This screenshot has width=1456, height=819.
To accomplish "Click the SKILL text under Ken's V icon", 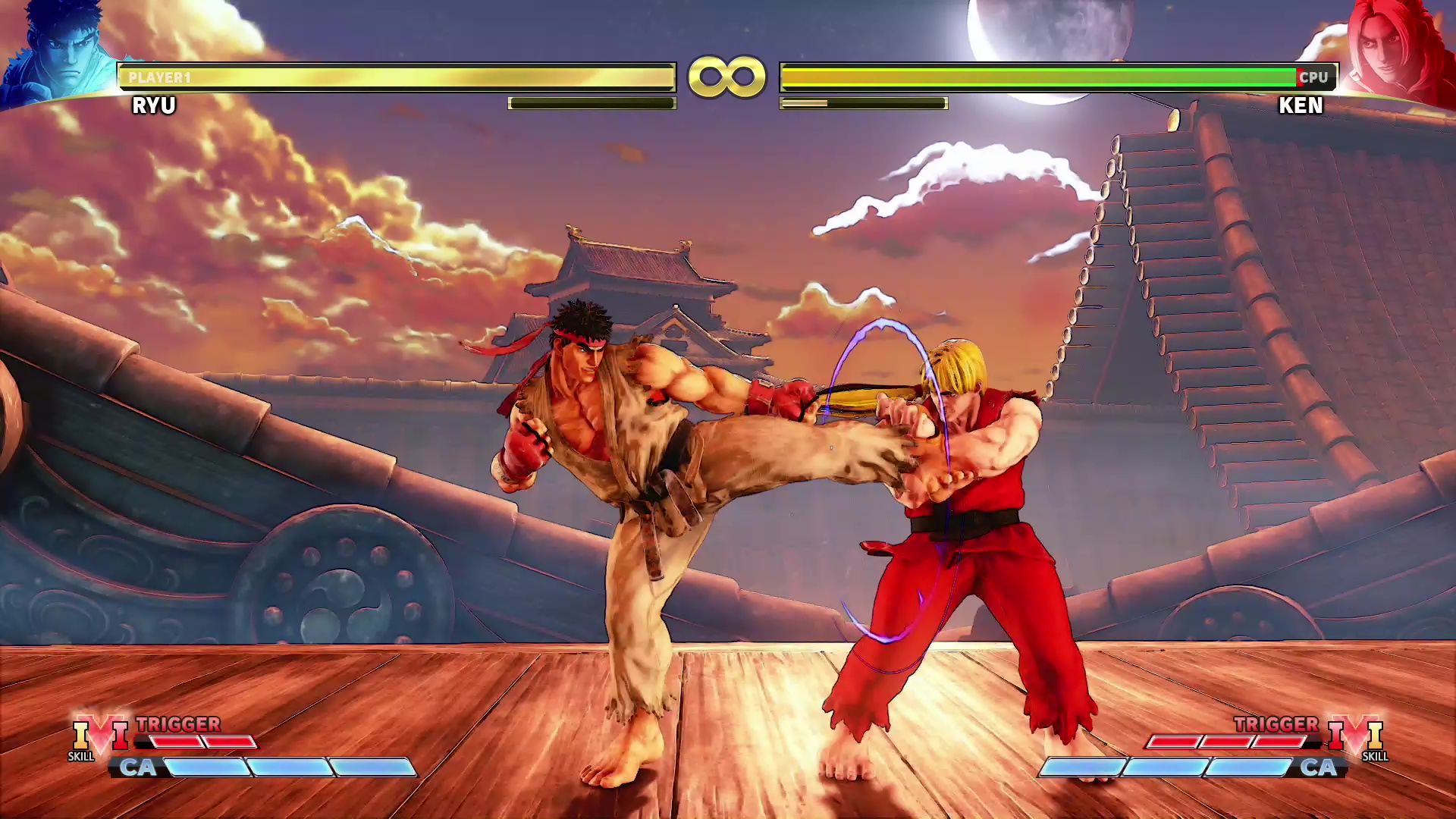I will coord(1374,757).
